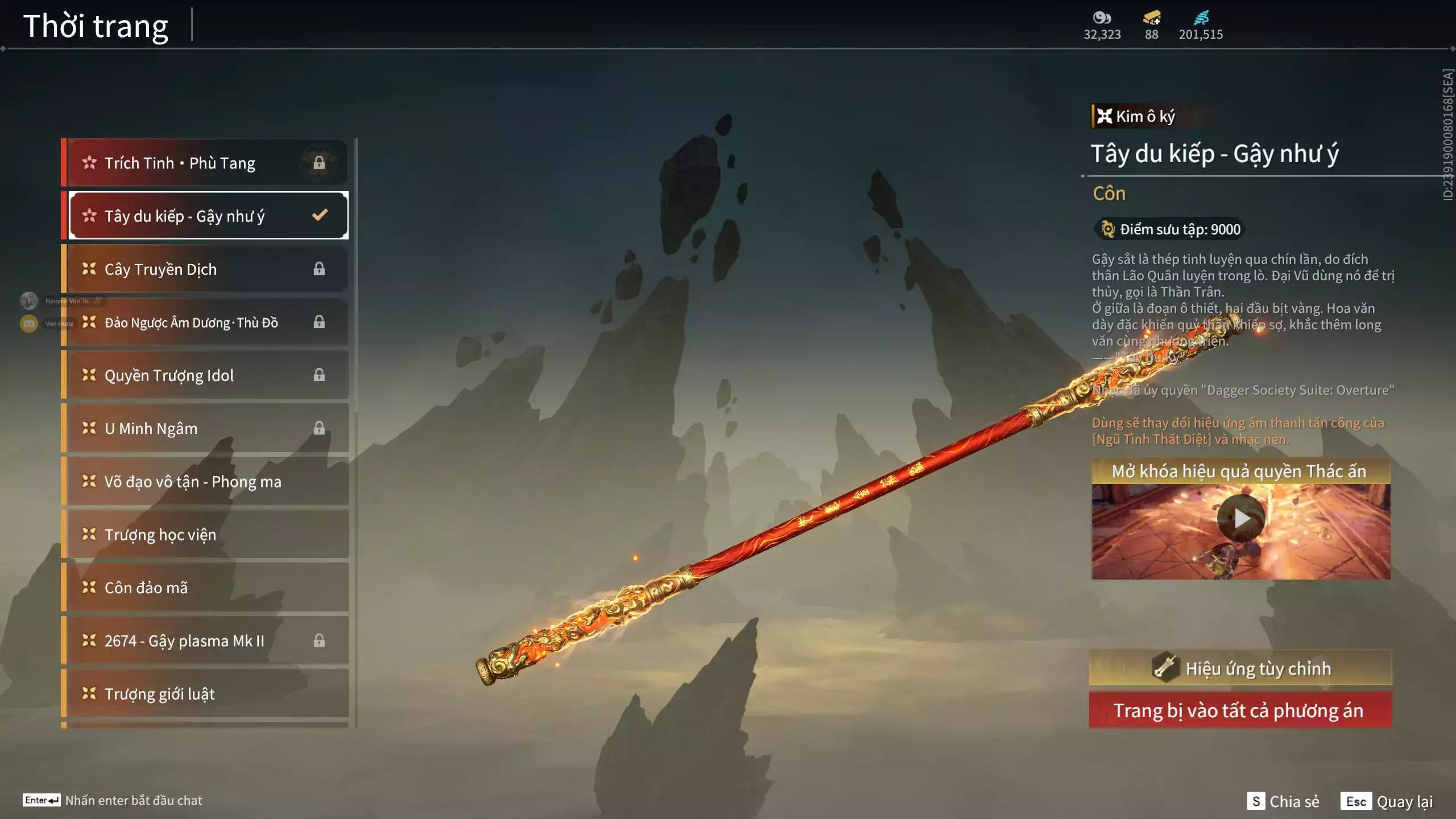Open Hiệu ứng tùy chỉnh custom effects

click(1240, 668)
